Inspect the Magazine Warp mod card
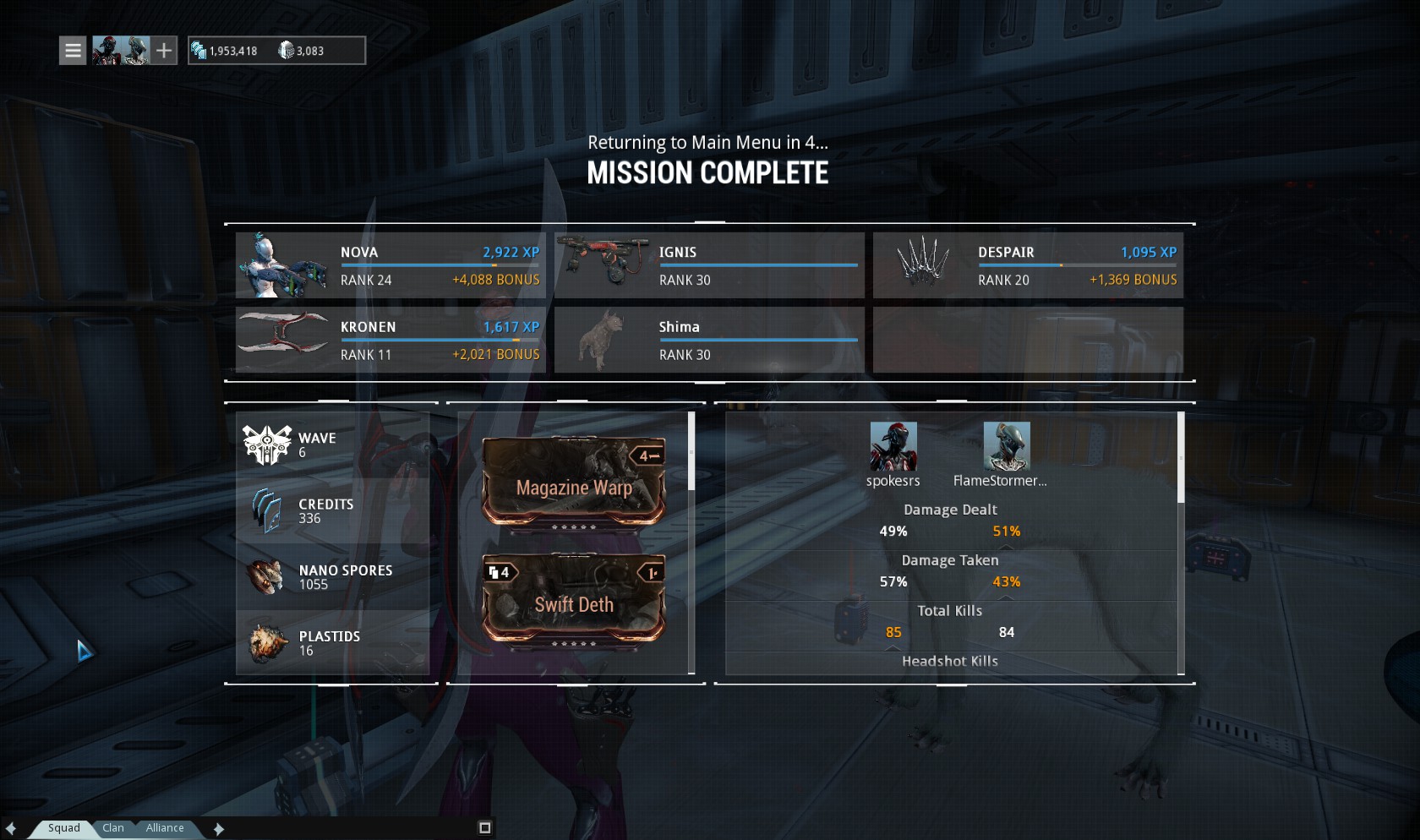The width and height of the screenshot is (1420, 840). [574, 483]
